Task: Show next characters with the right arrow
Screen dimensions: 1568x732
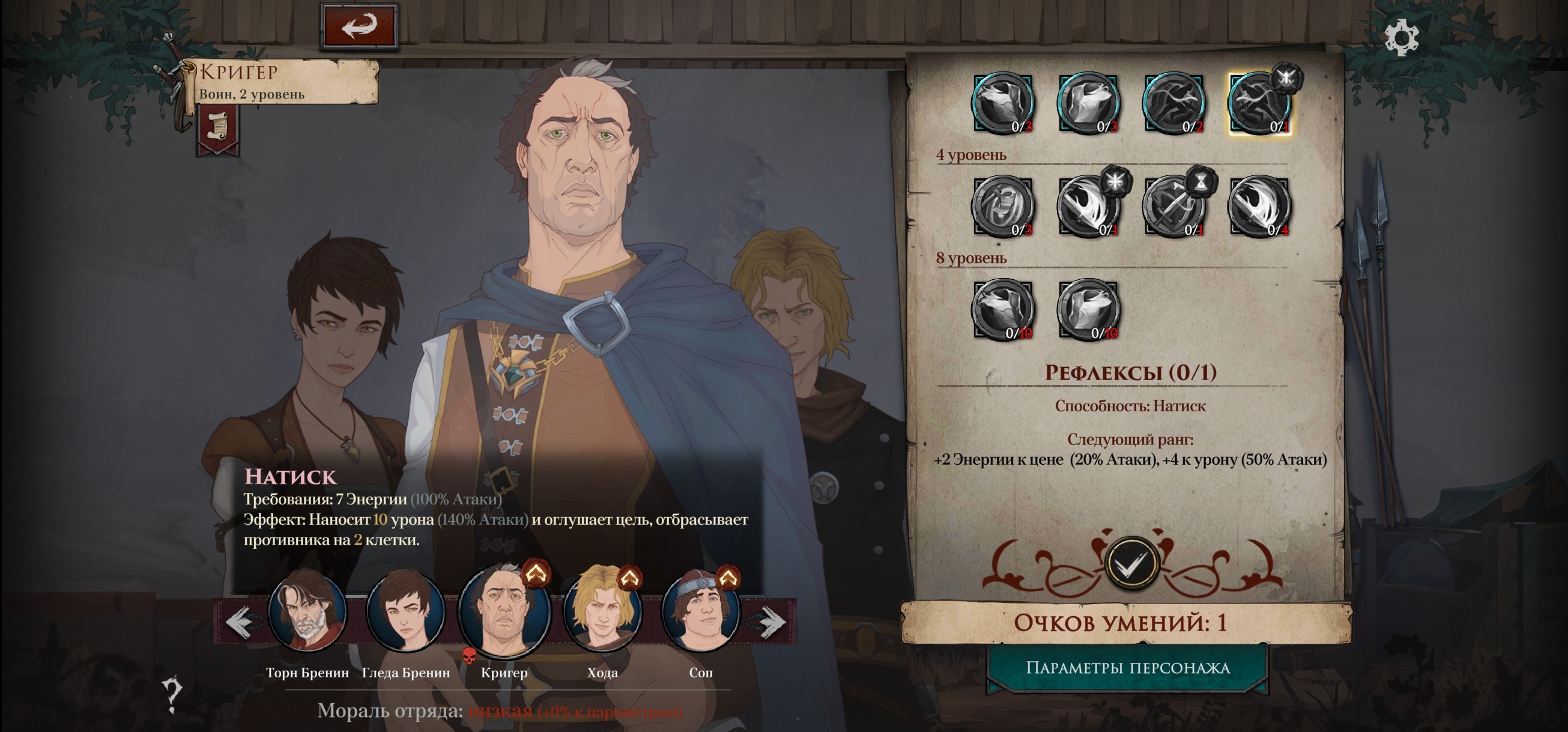Action: pyautogui.click(x=772, y=622)
